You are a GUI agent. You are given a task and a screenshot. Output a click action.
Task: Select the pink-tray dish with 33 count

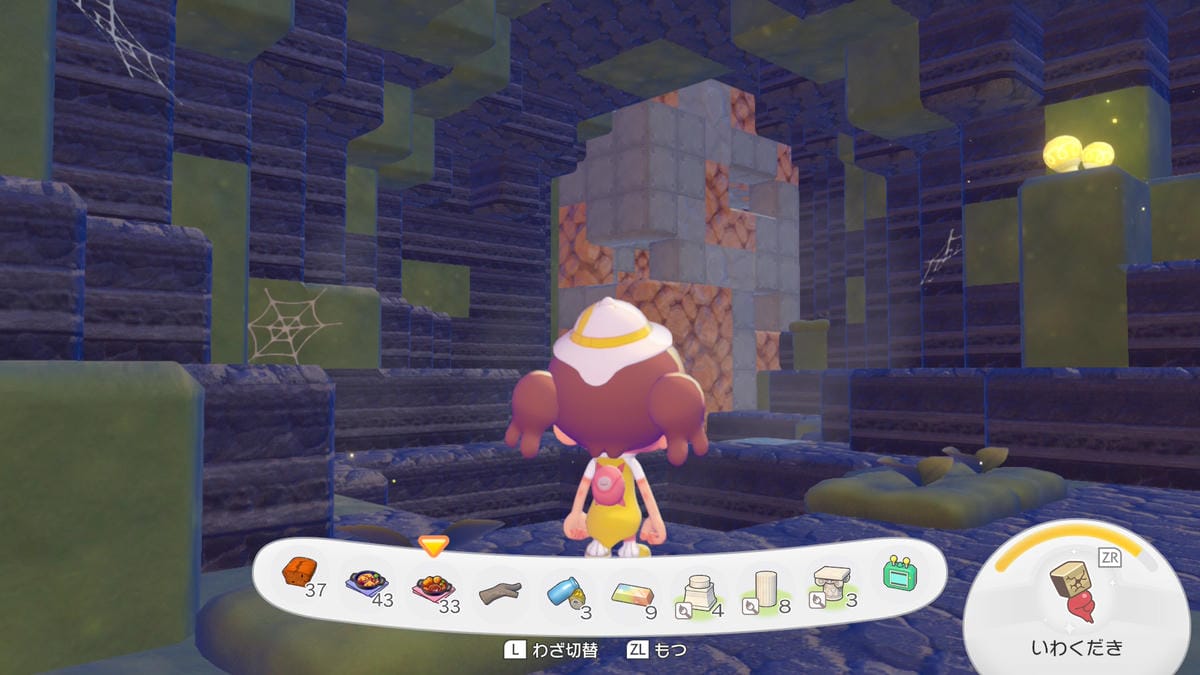click(432, 585)
